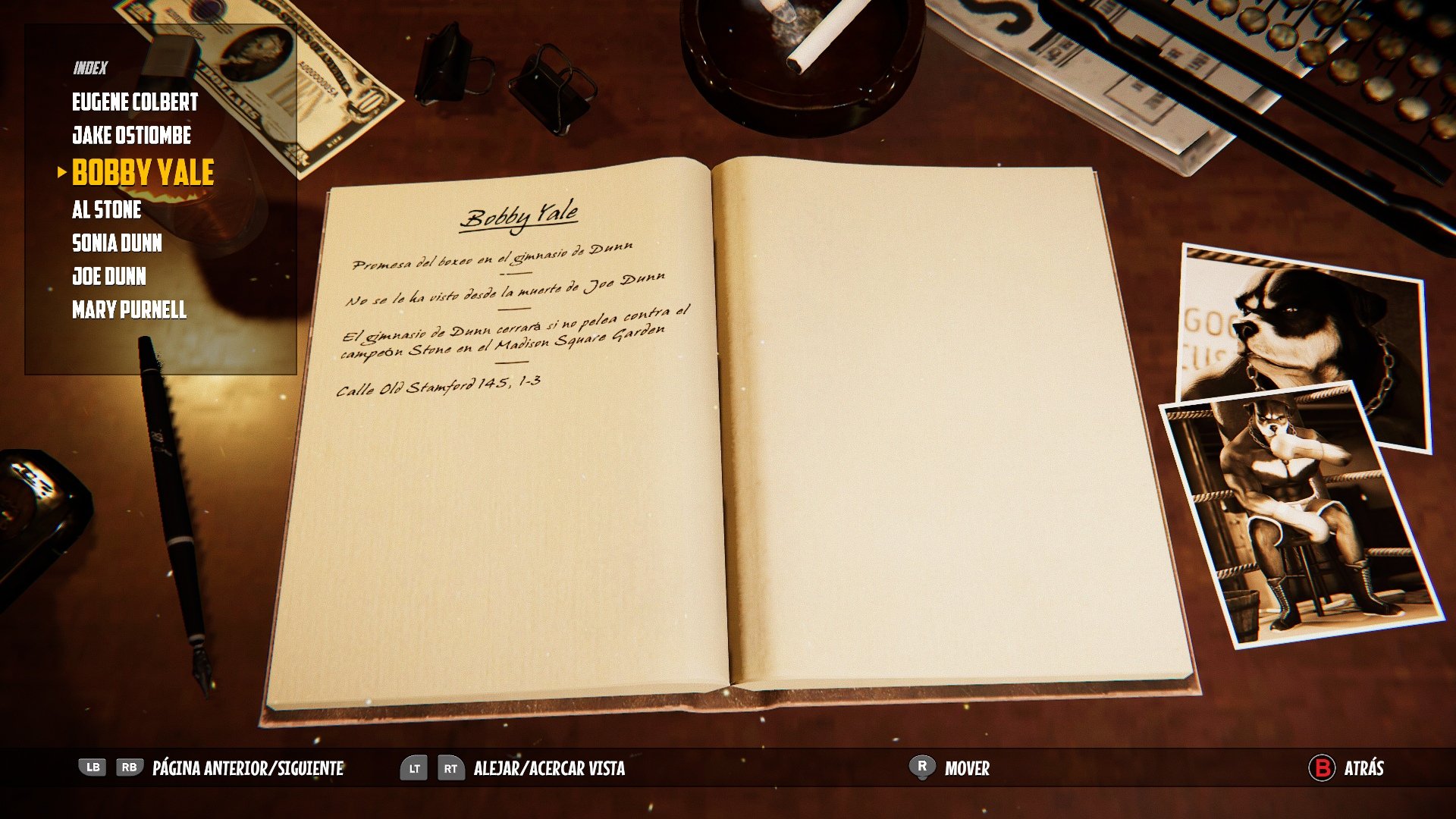
Task: Click the LT icon to zoom out view
Action: (416, 768)
